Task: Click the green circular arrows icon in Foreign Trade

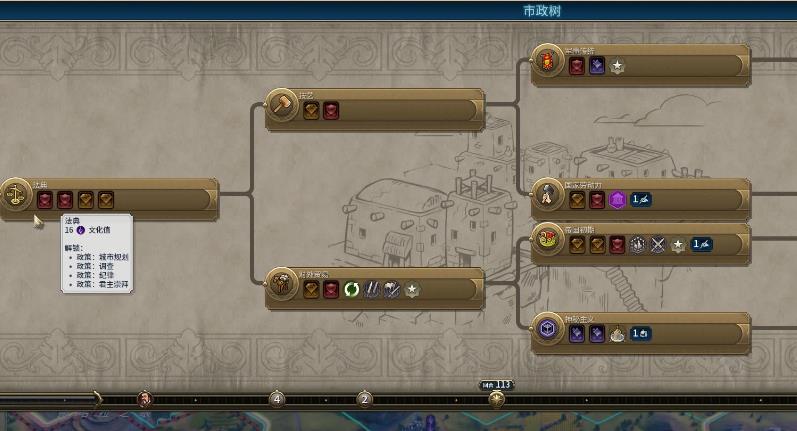Action: (x=352, y=291)
